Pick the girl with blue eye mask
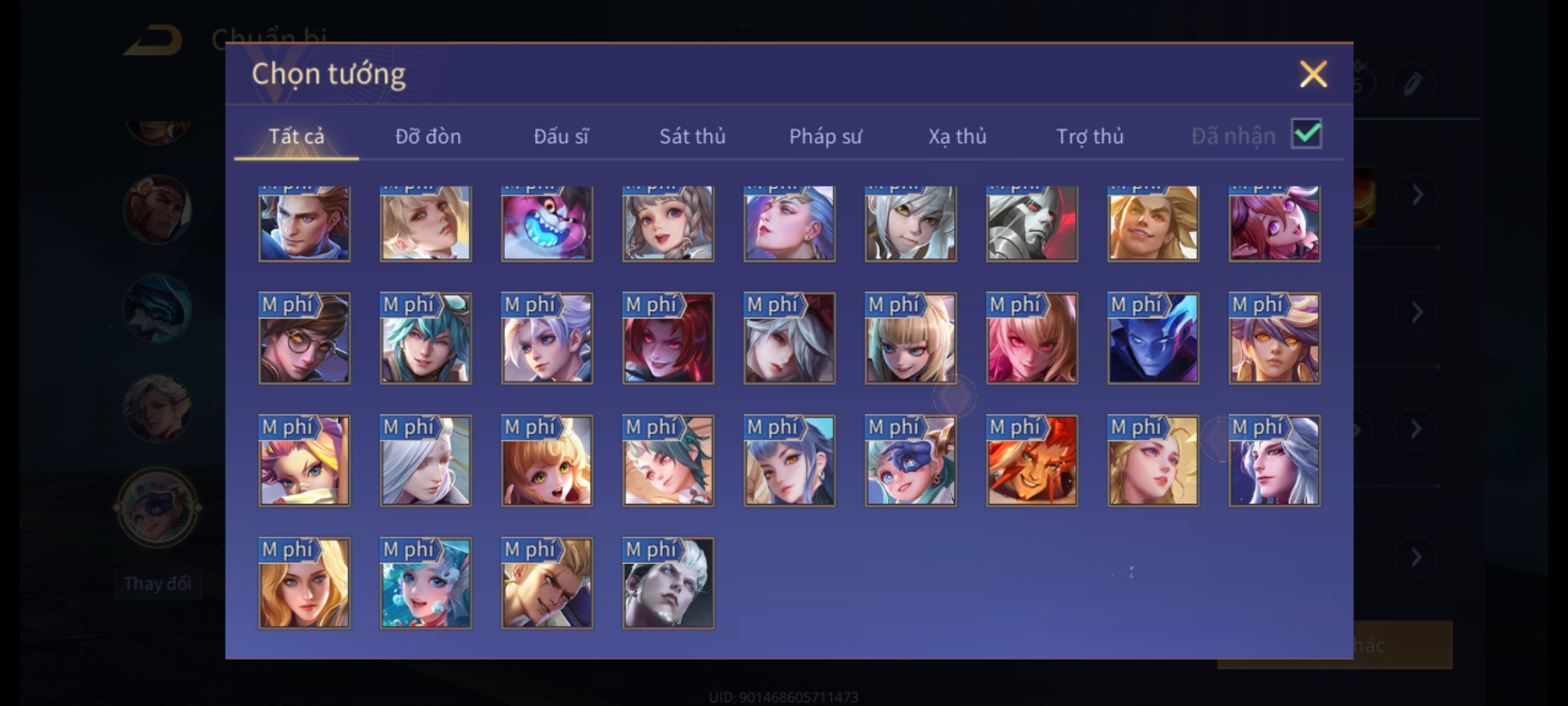 coord(911,461)
